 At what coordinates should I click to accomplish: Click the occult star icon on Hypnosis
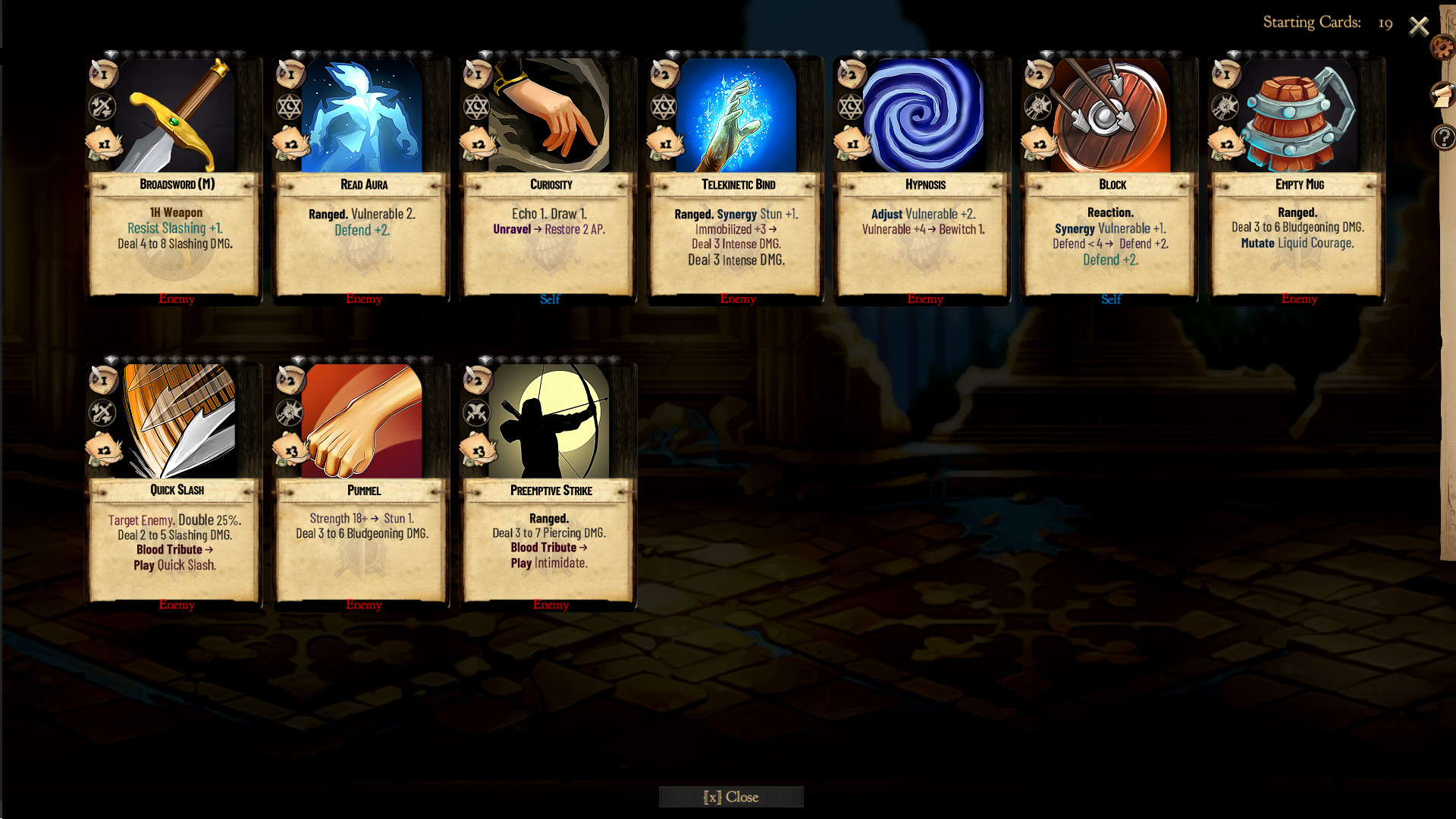click(852, 107)
